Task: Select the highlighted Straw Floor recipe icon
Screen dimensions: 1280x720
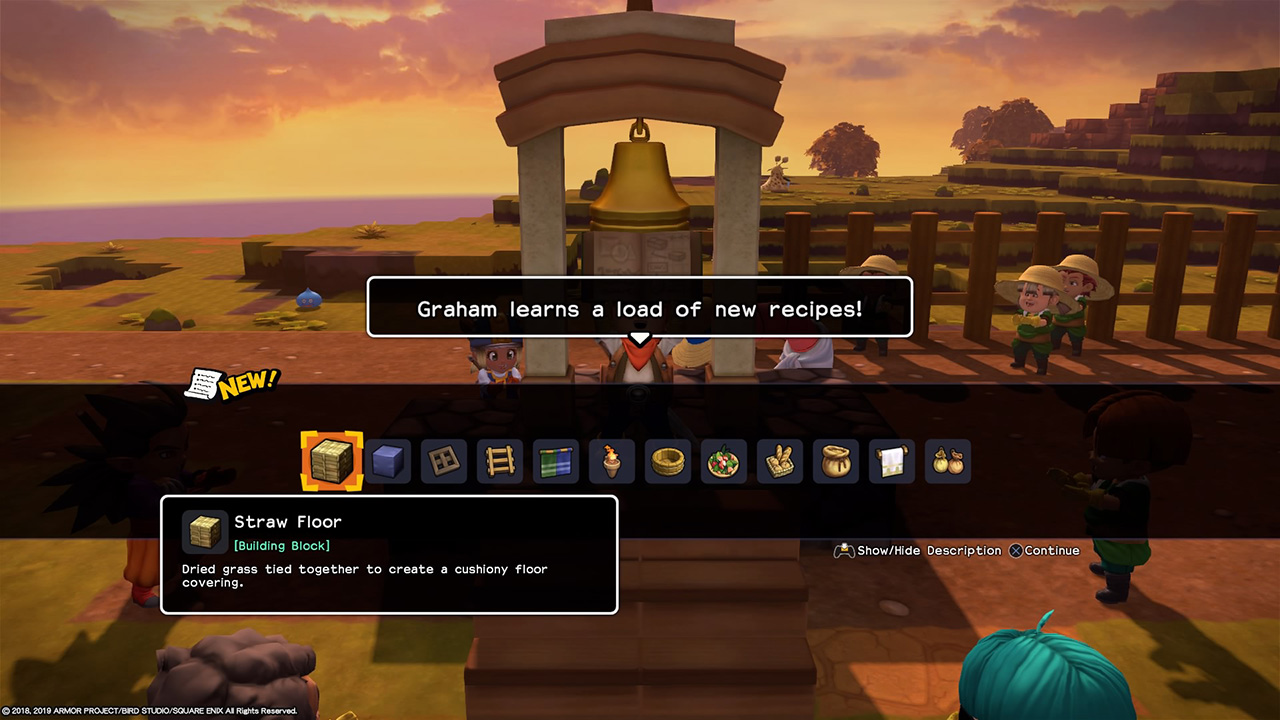Action: pyautogui.click(x=331, y=461)
